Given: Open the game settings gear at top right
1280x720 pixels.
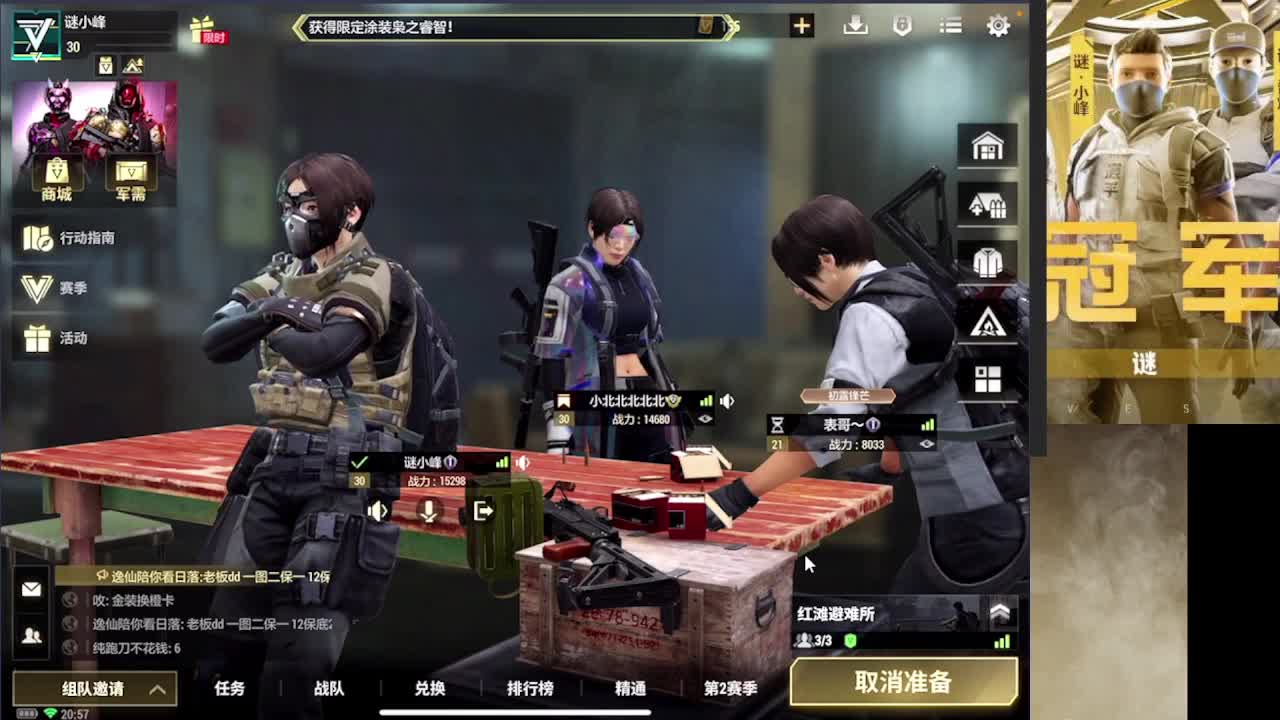Looking at the screenshot, I should tap(997, 25).
